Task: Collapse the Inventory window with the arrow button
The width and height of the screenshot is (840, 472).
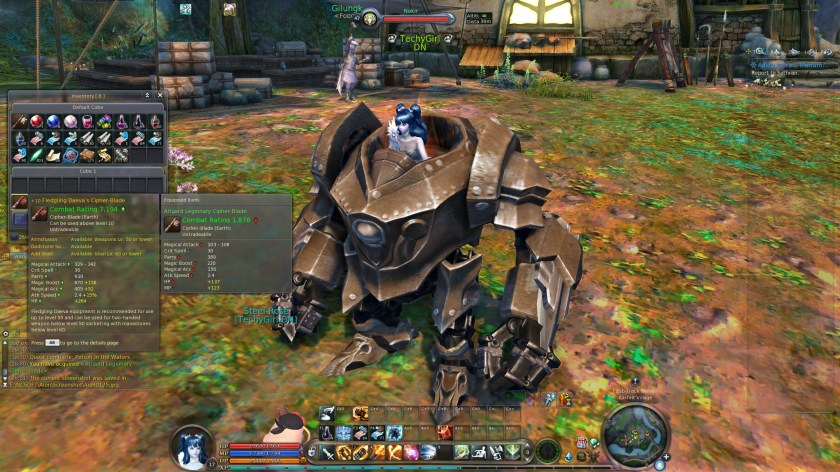Action: 147,95
